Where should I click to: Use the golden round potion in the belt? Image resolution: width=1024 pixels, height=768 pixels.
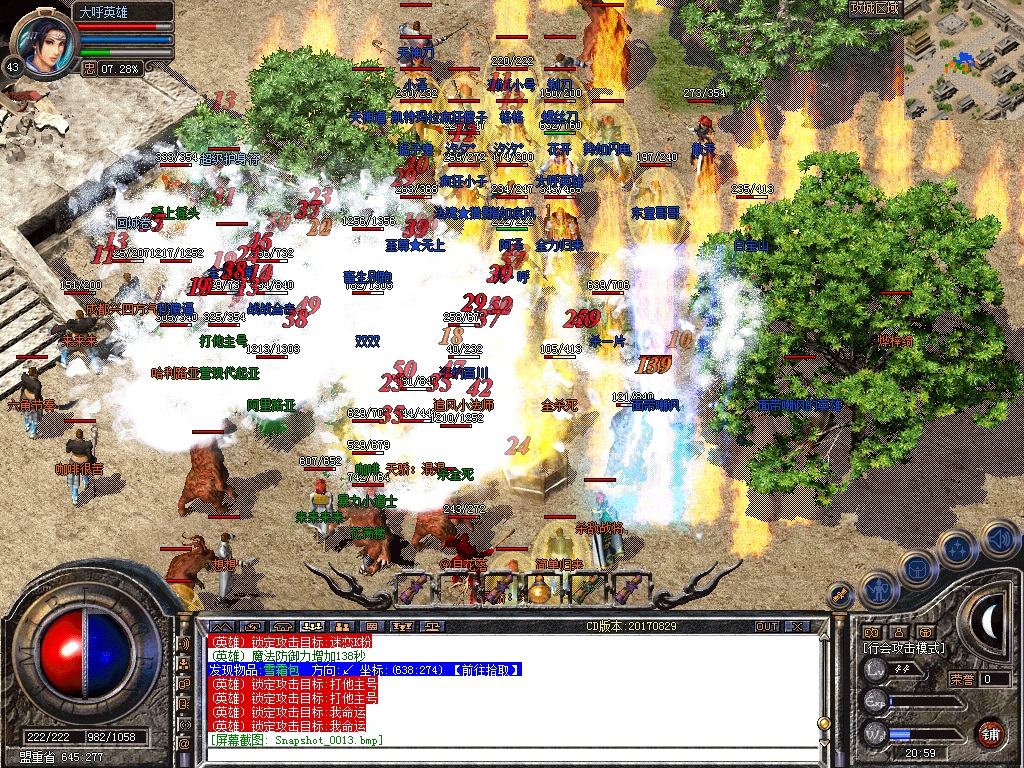pos(540,590)
